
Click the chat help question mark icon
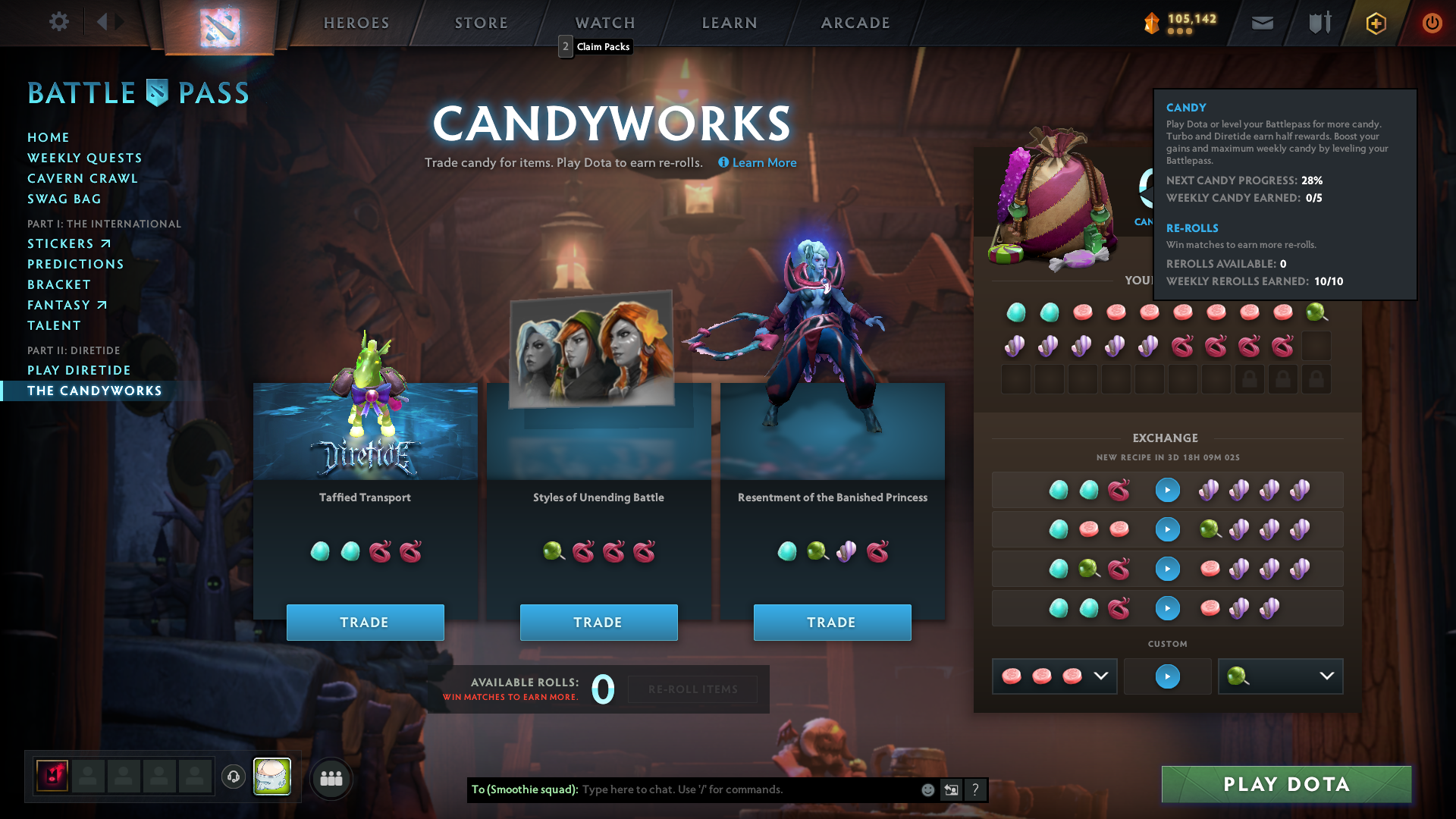976,789
